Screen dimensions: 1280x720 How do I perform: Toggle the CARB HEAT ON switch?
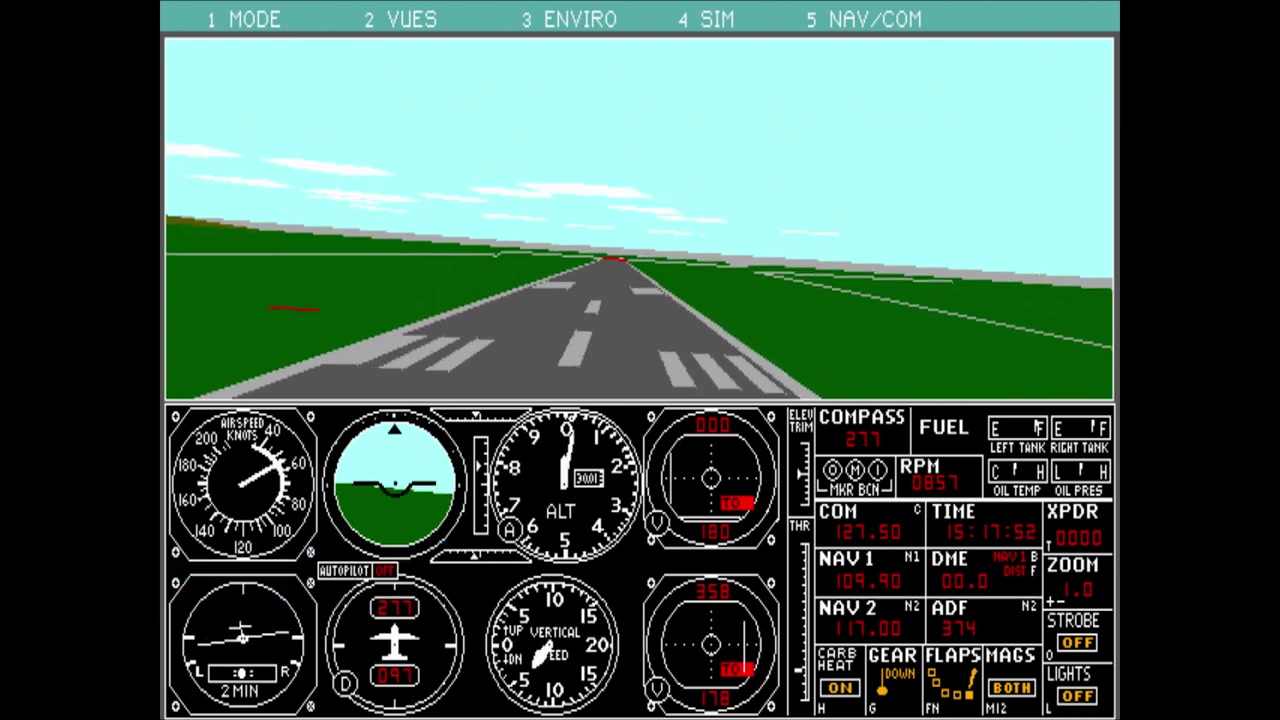pos(839,688)
